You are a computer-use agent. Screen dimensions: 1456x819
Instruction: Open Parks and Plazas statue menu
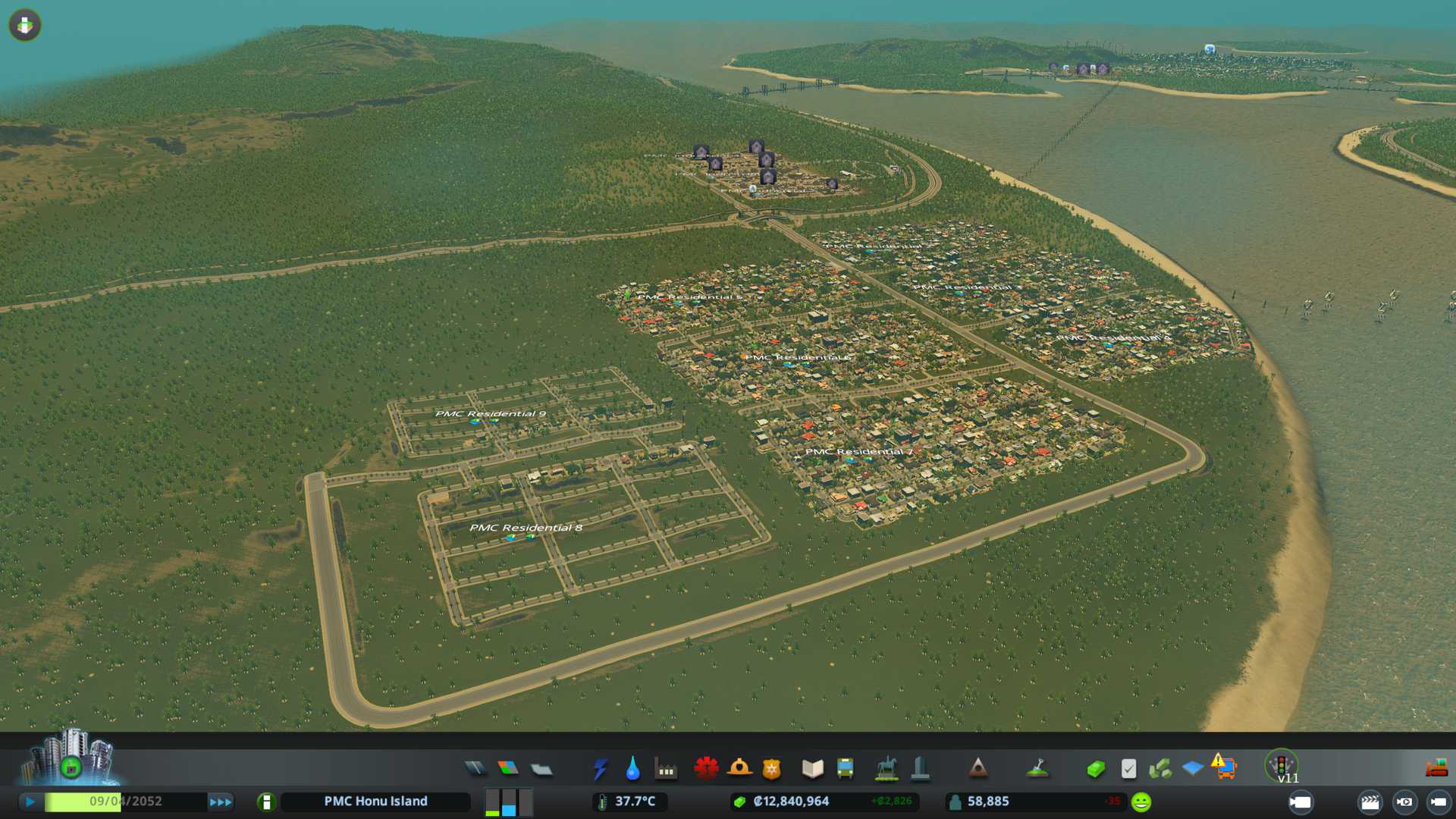886,769
